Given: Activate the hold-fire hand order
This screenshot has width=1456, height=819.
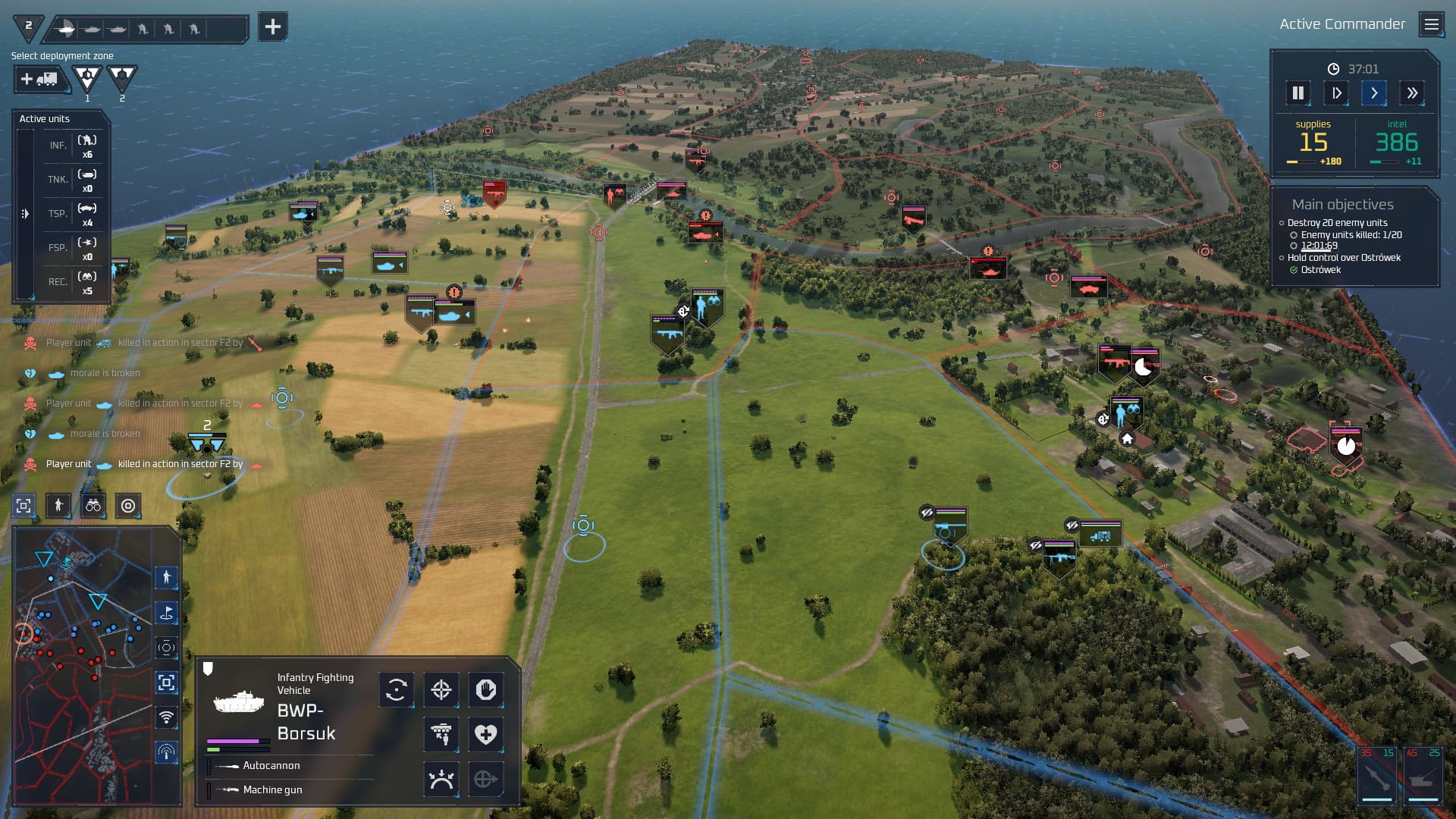Looking at the screenshot, I should (x=485, y=689).
